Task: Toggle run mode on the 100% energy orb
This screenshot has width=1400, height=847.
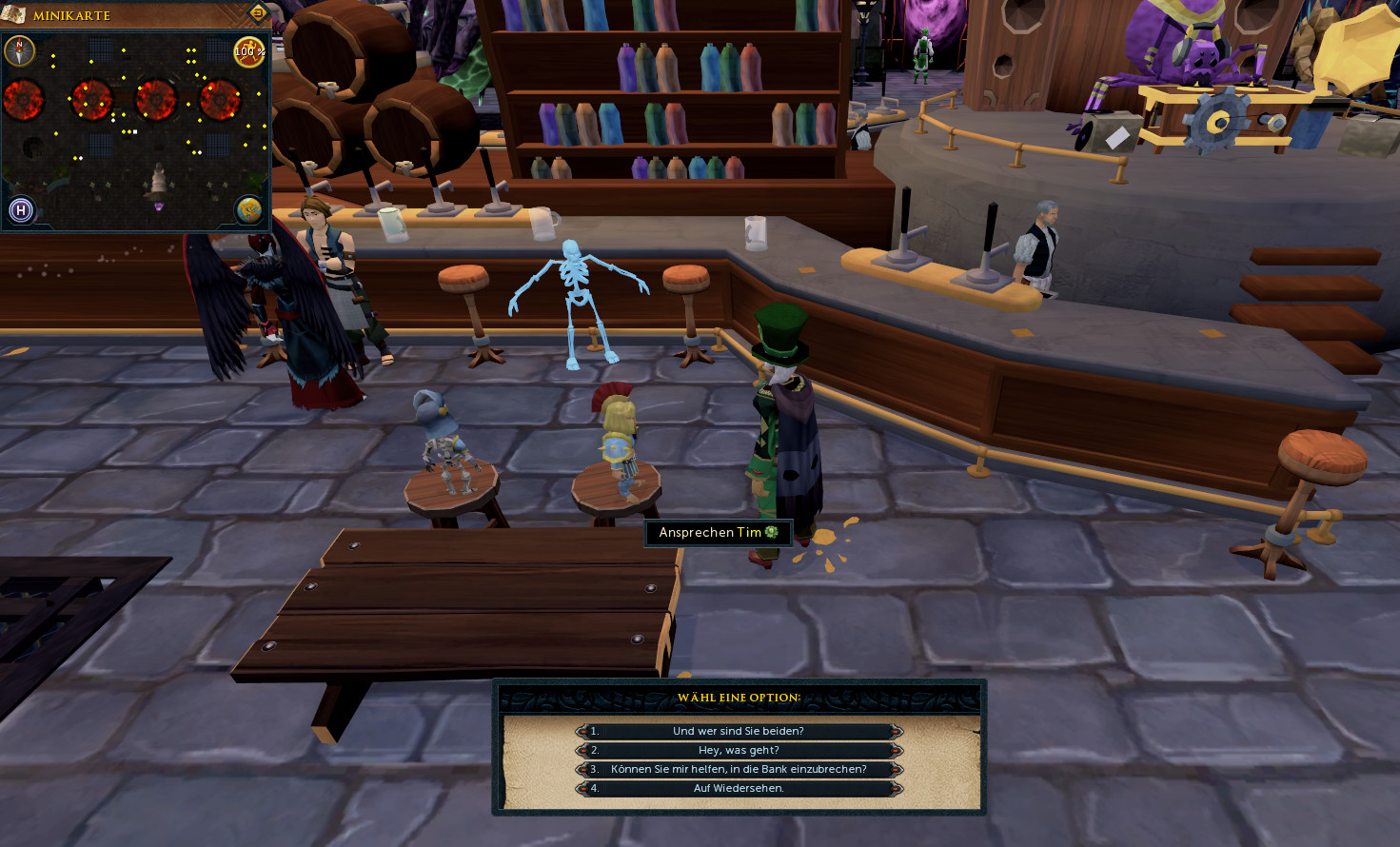Action: click(249, 51)
